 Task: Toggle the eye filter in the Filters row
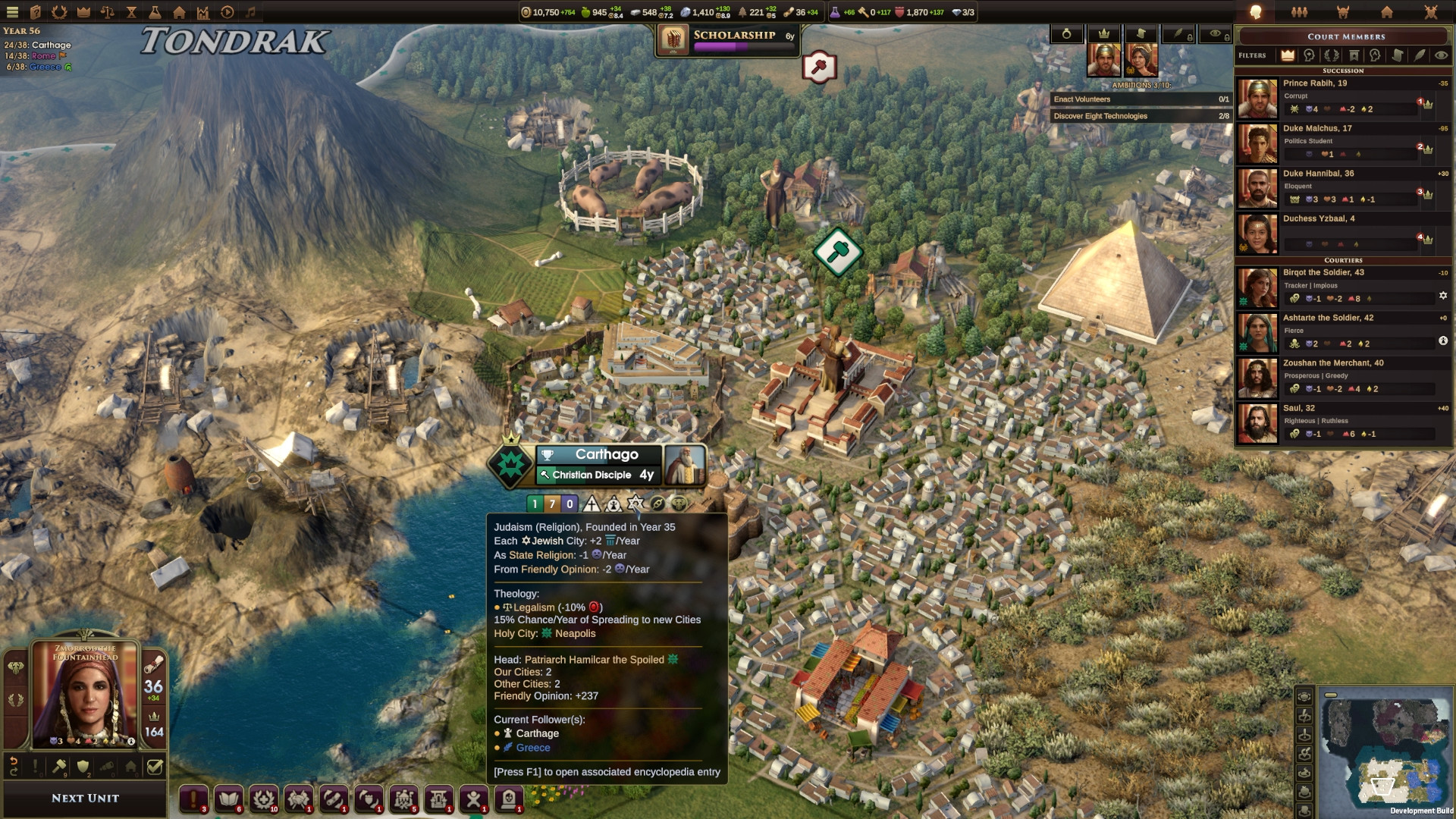[x=1441, y=55]
